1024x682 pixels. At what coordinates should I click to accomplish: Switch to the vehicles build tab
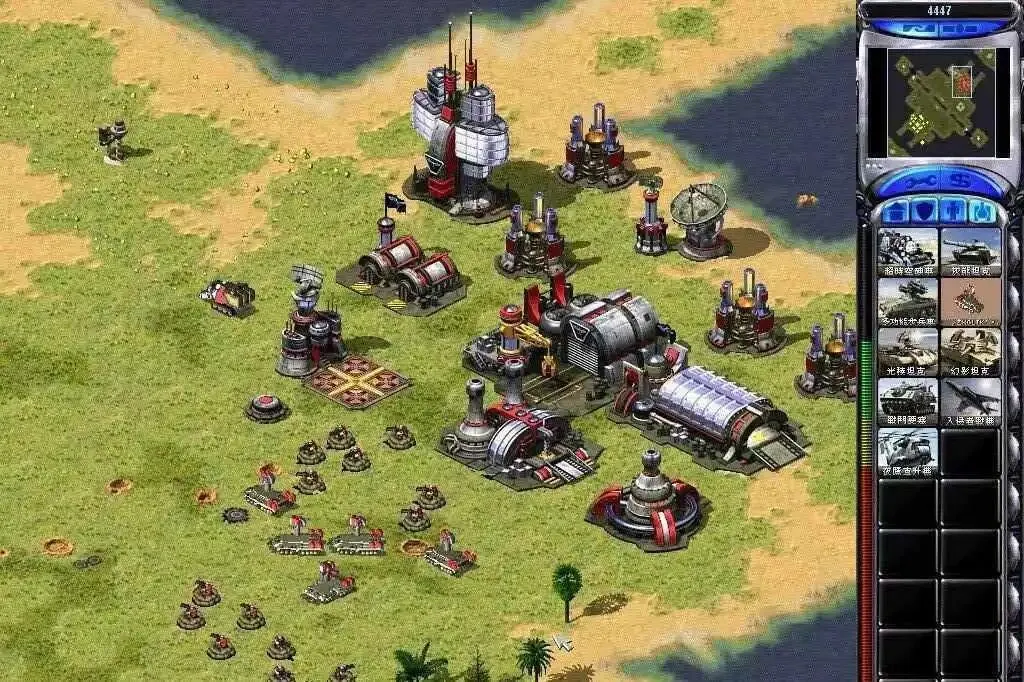pos(982,212)
